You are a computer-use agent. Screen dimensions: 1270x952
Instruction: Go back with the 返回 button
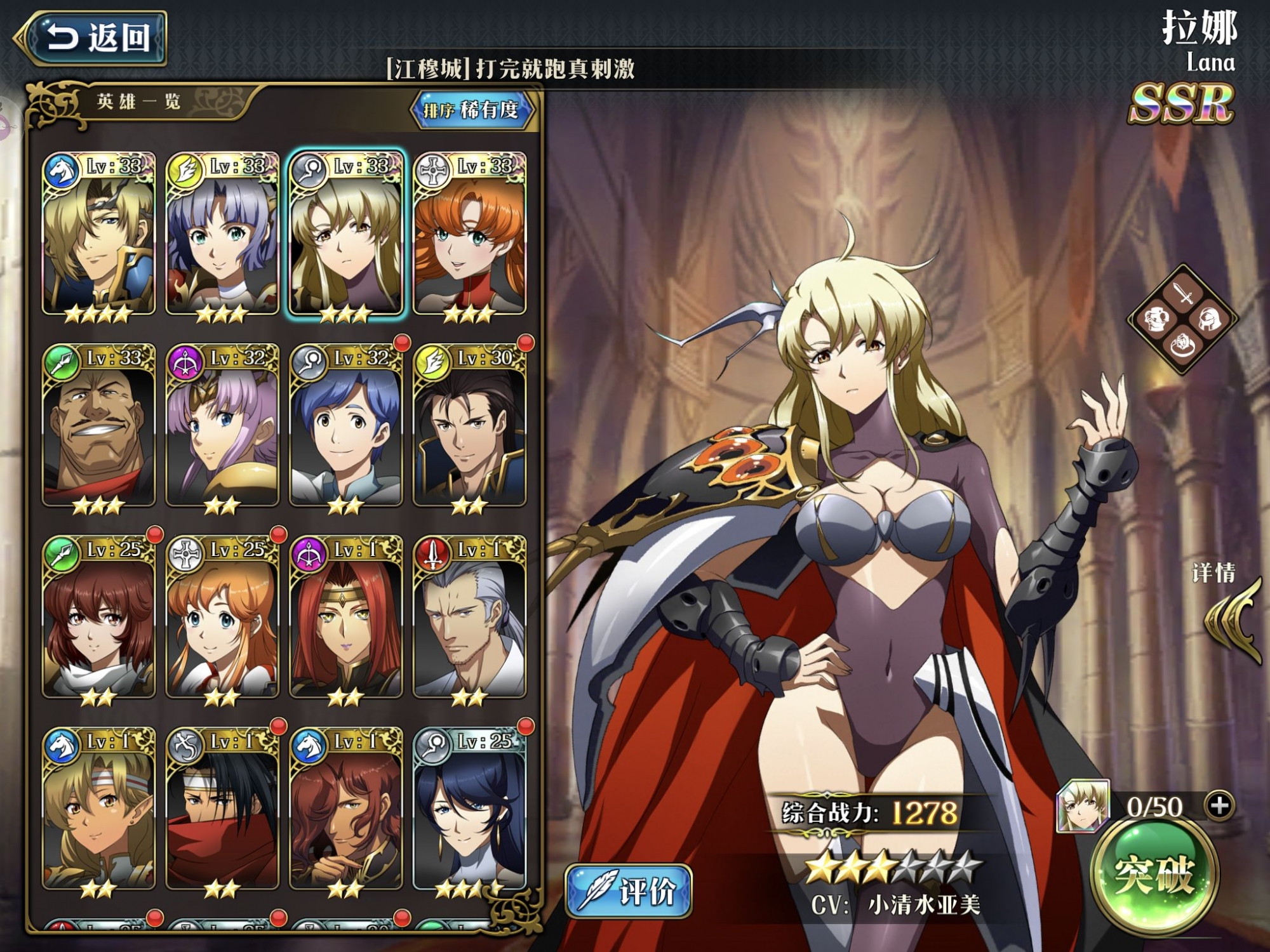tap(95, 38)
